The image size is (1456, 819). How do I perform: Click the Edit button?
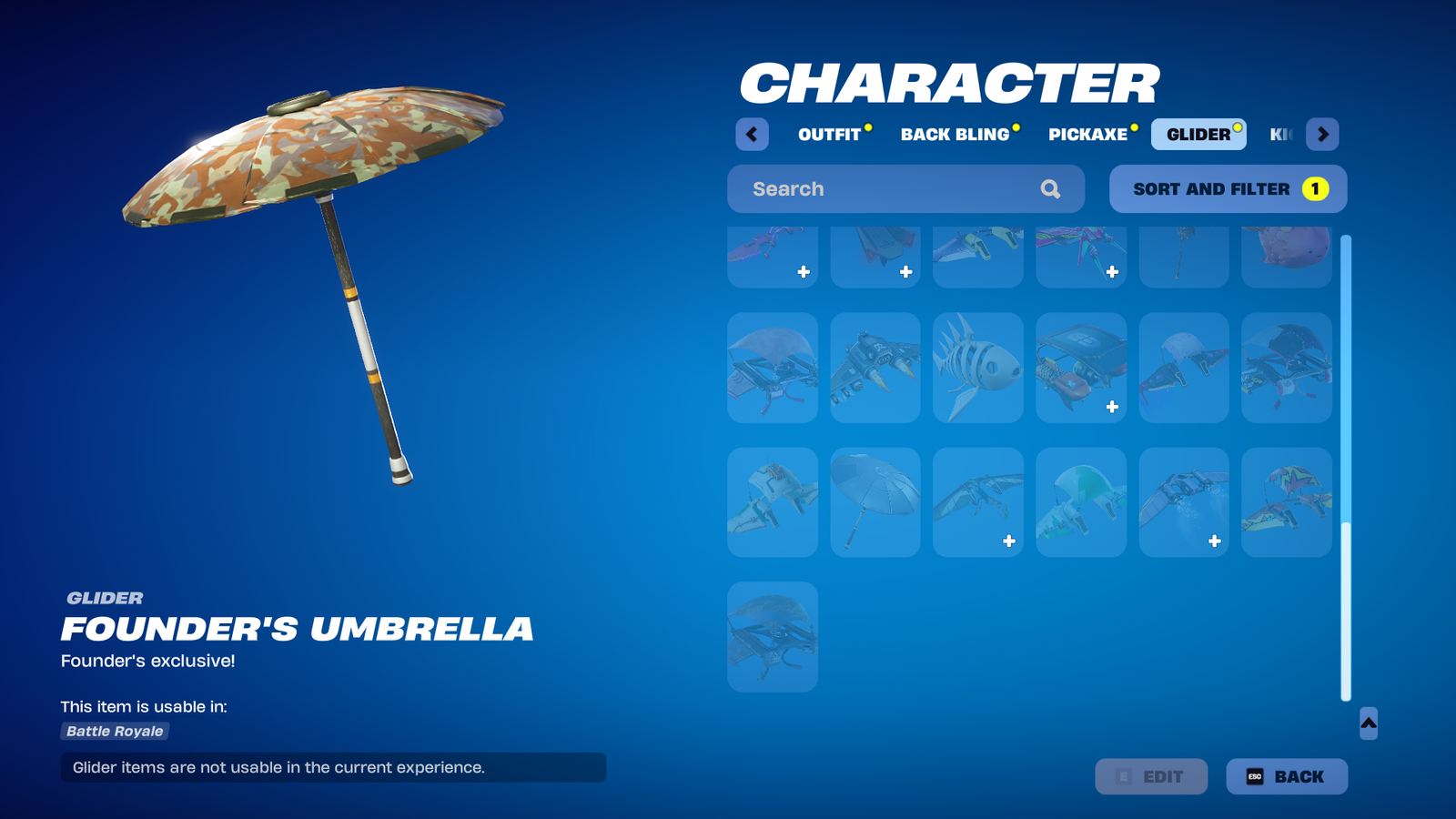coord(1151,776)
